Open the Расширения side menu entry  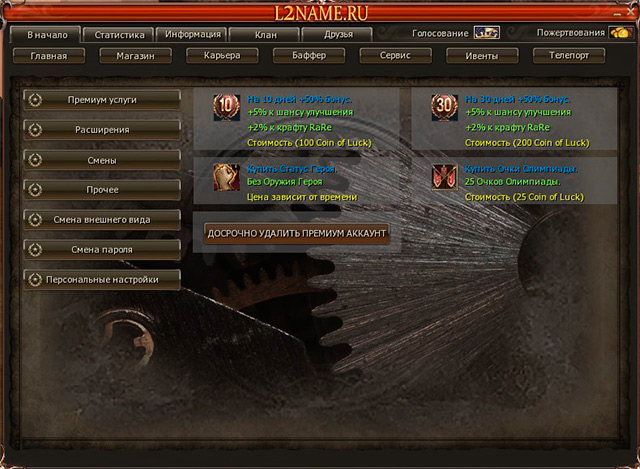pyautogui.click(x=103, y=130)
